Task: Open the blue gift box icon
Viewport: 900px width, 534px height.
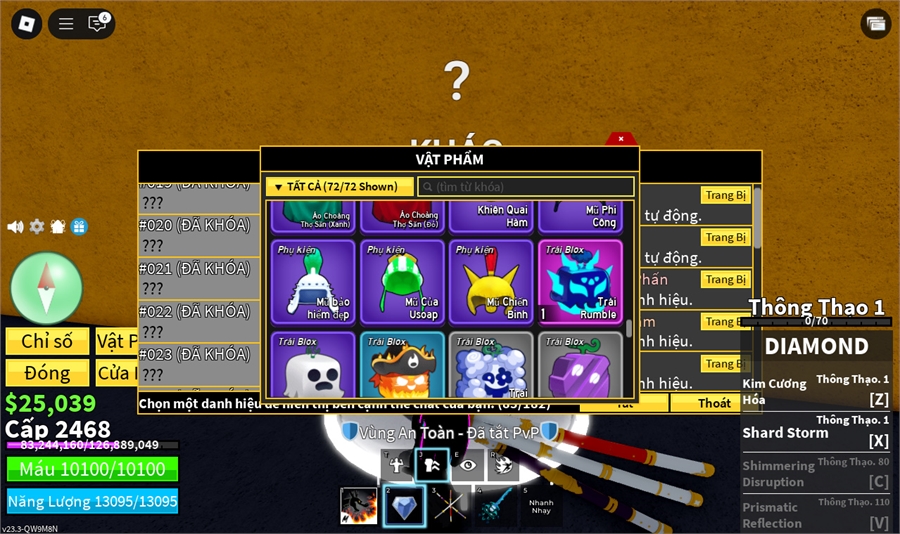Action: click(x=80, y=227)
